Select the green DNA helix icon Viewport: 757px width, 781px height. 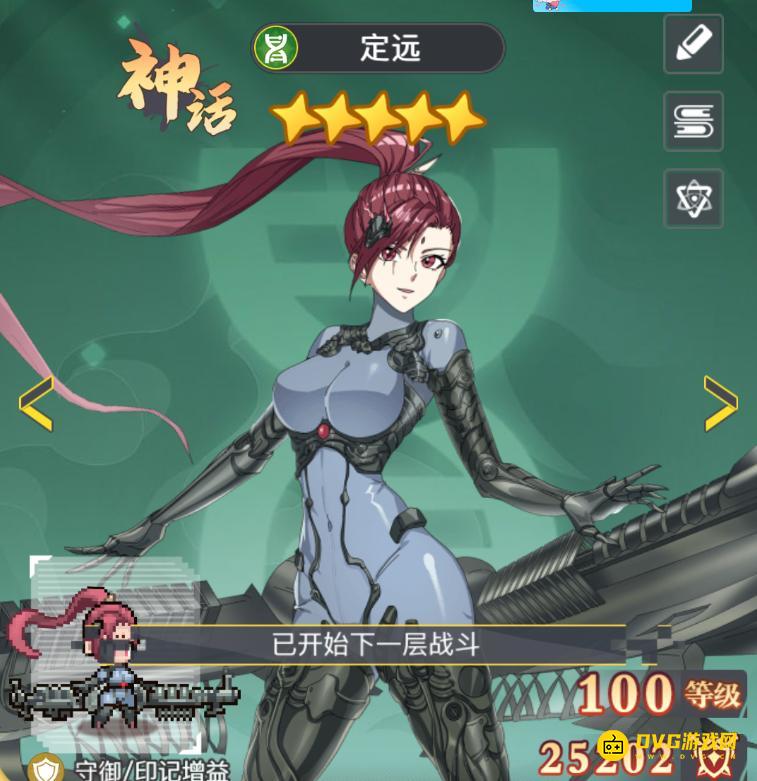[276, 48]
